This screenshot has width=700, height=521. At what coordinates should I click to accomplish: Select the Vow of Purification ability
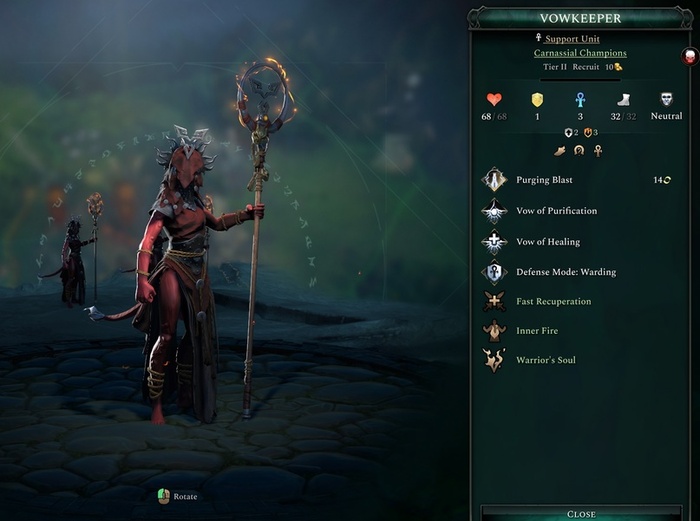556,211
